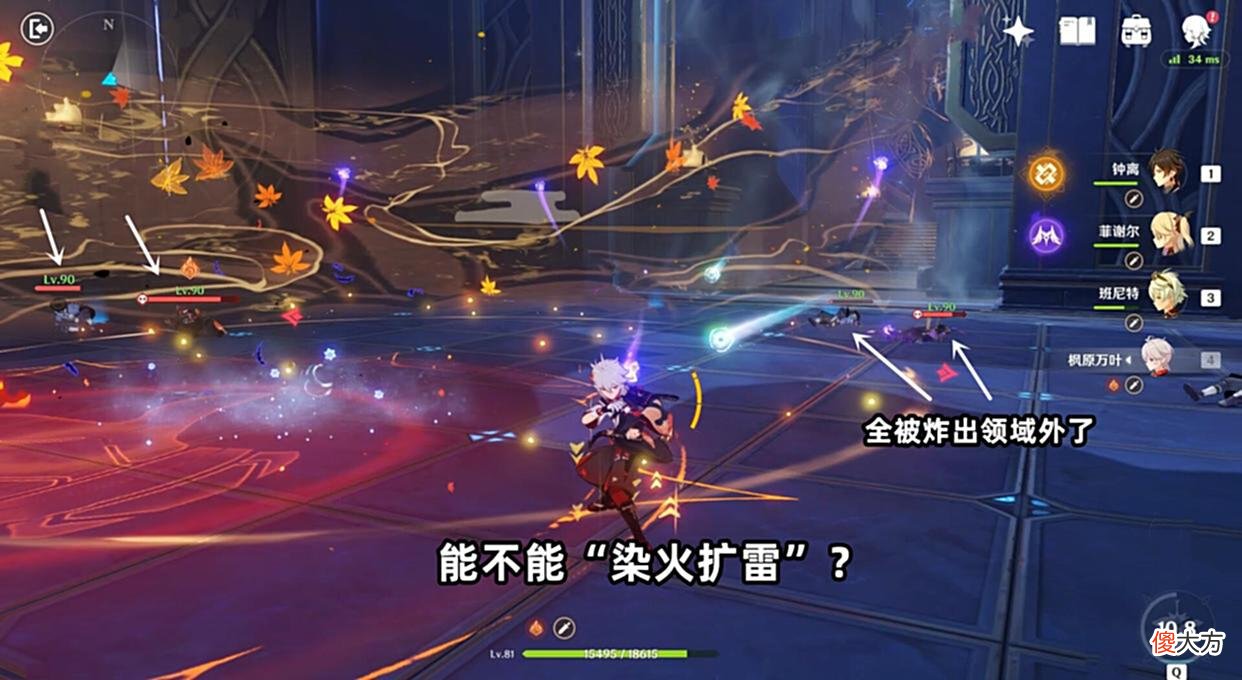The height and width of the screenshot is (680, 1242).
Task: Open the Paimon menu icon
Action: pyautogui.click(x=1195, y=30)
